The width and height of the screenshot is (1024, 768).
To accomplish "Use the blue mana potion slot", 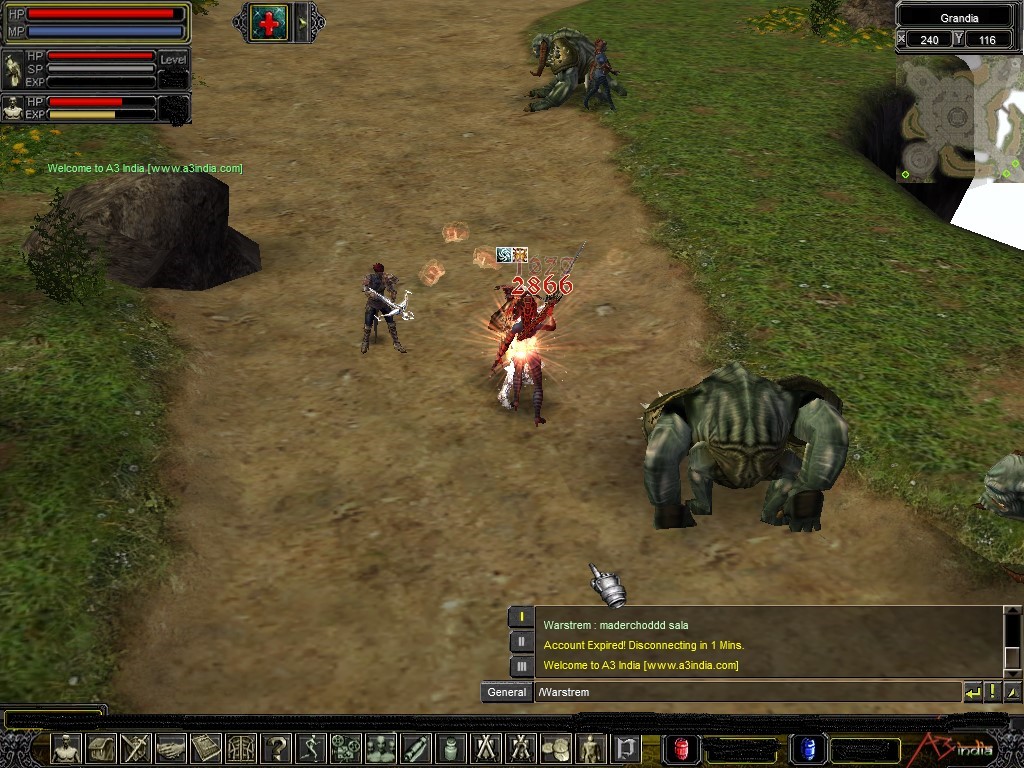I will click(808, 748).
